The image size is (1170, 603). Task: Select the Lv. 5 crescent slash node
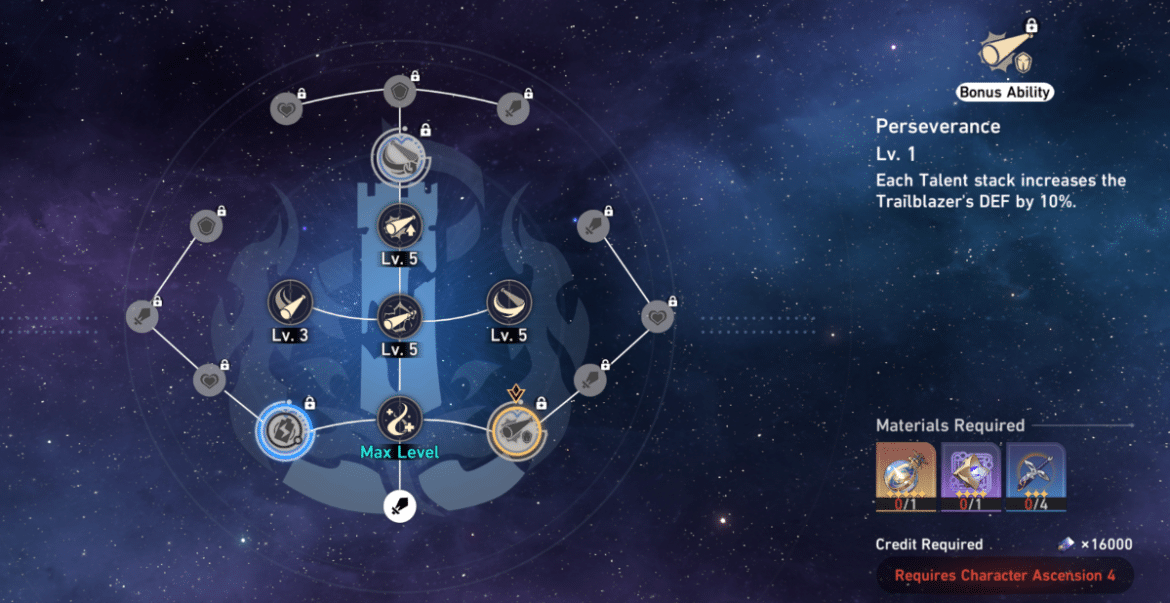click(508, 302)
